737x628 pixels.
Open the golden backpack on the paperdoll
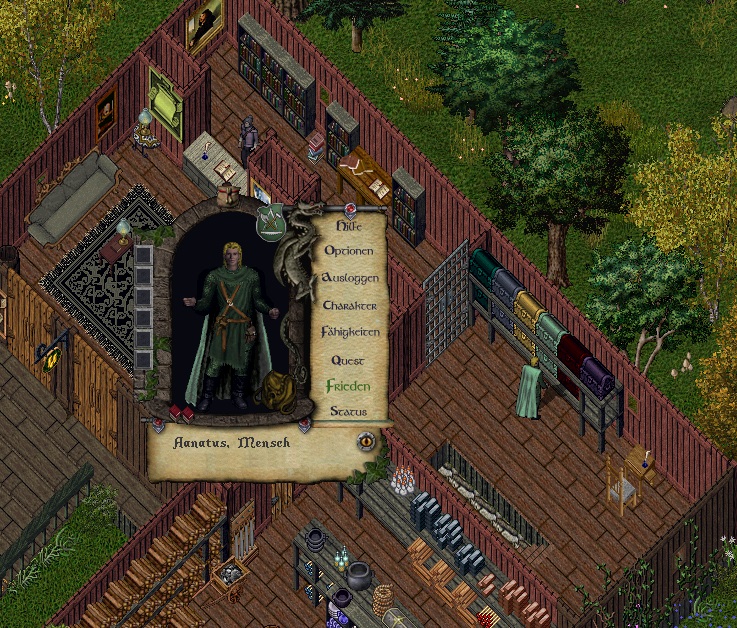coord(273,392)
